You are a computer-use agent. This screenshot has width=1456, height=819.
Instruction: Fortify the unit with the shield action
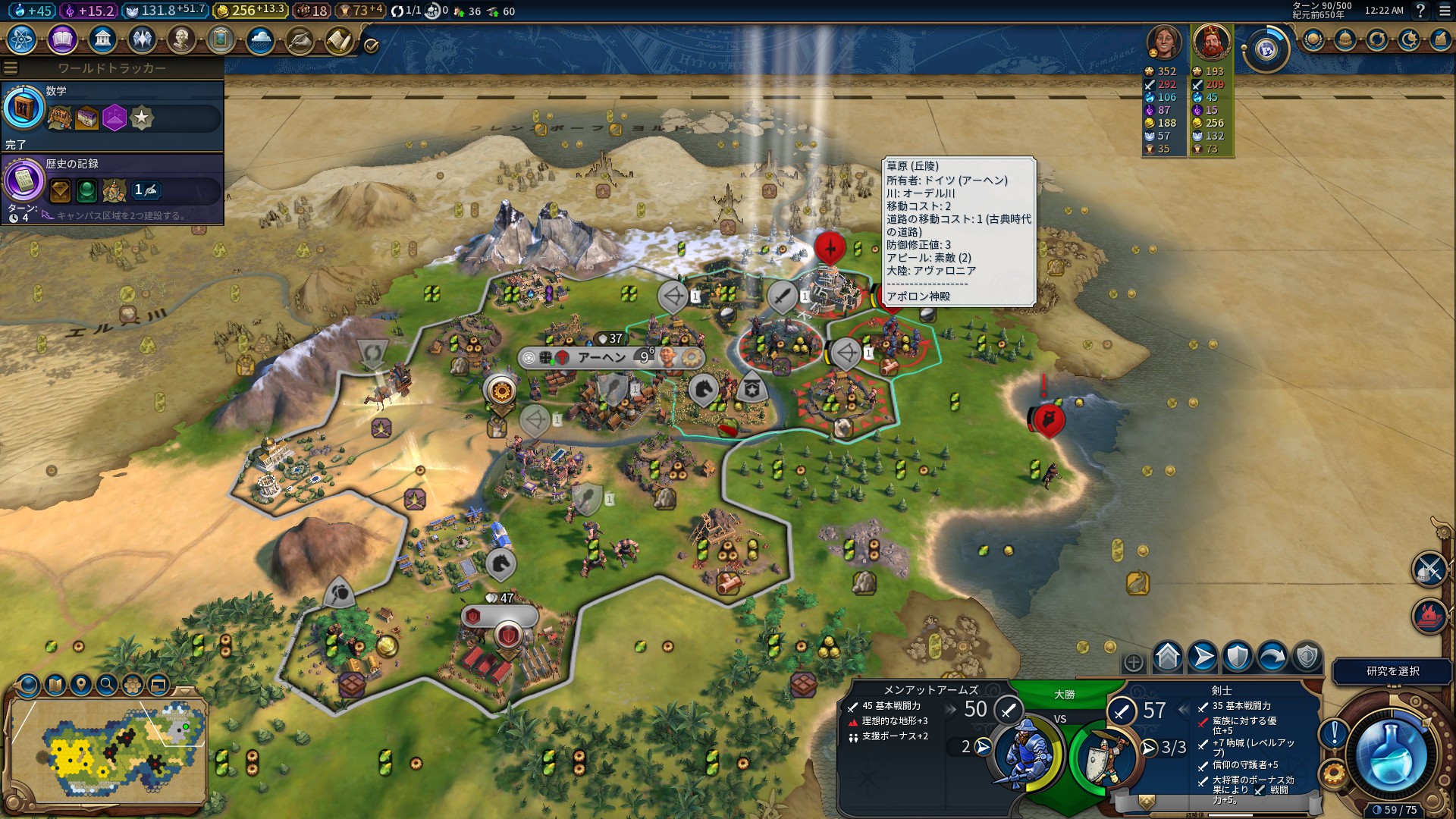(1238, 657)
